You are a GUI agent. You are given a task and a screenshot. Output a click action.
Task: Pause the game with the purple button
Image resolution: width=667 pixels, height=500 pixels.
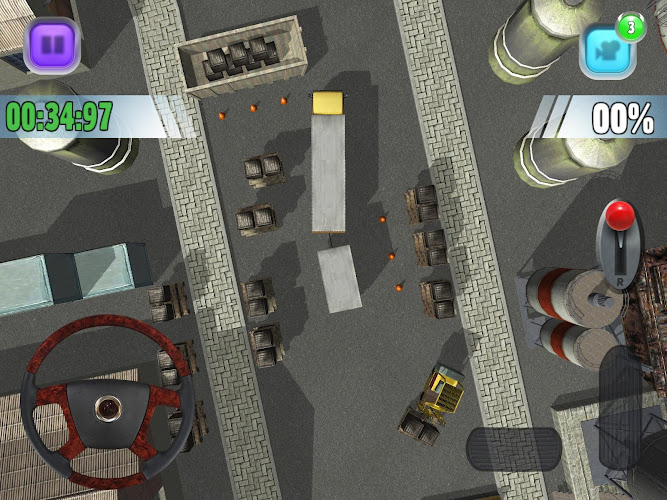pyautogui.click(x=53, y=45)
